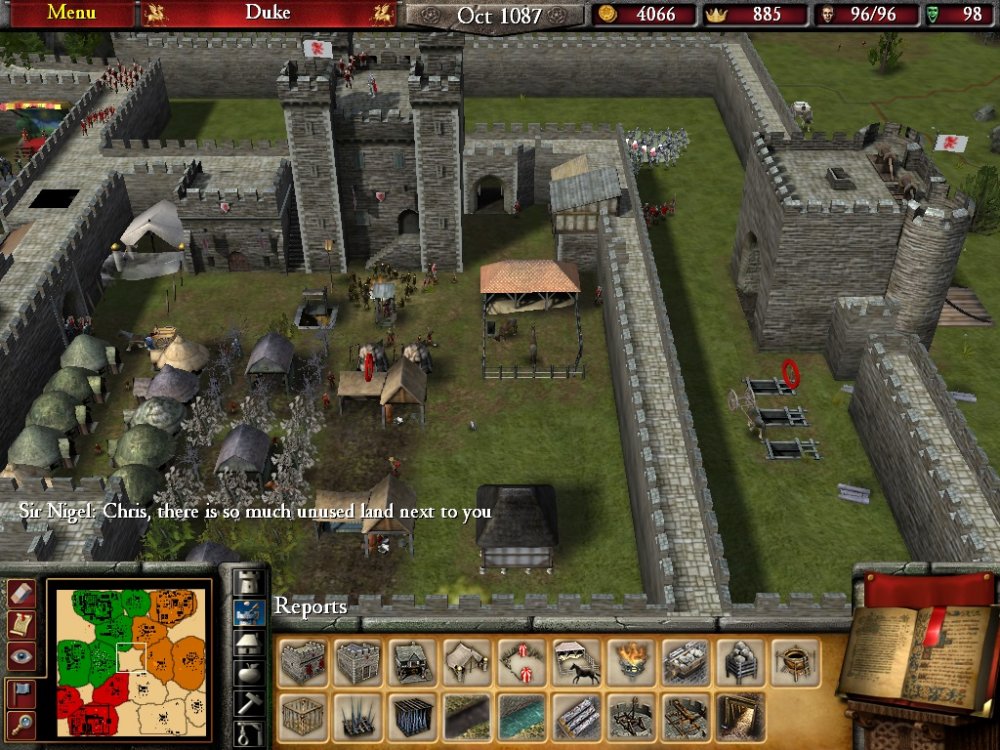Open the scroll objectives icon
The height and width of the screenshot is (750, 1000).
[21, 624]
